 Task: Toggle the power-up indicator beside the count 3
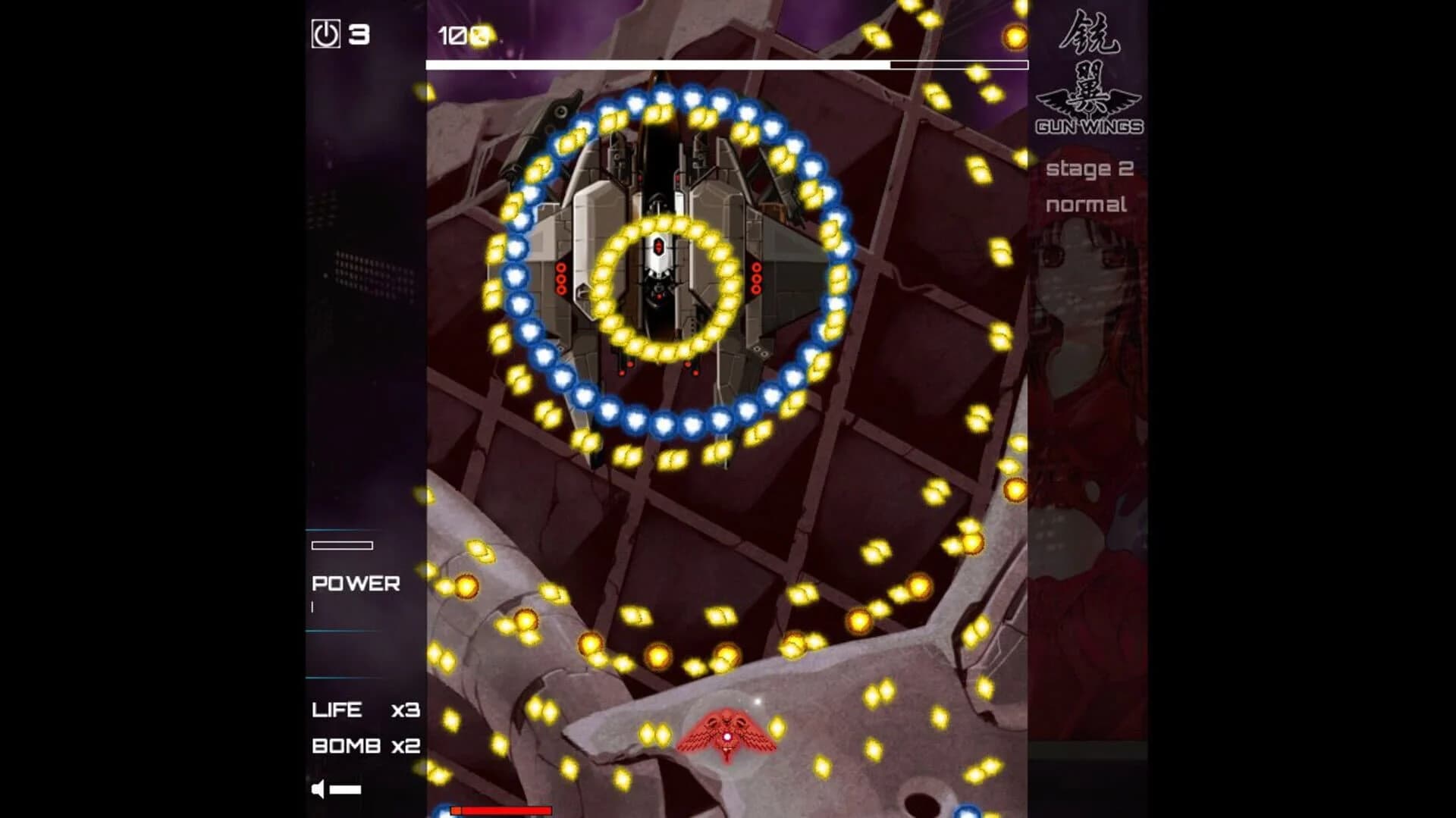click(324, 33)
